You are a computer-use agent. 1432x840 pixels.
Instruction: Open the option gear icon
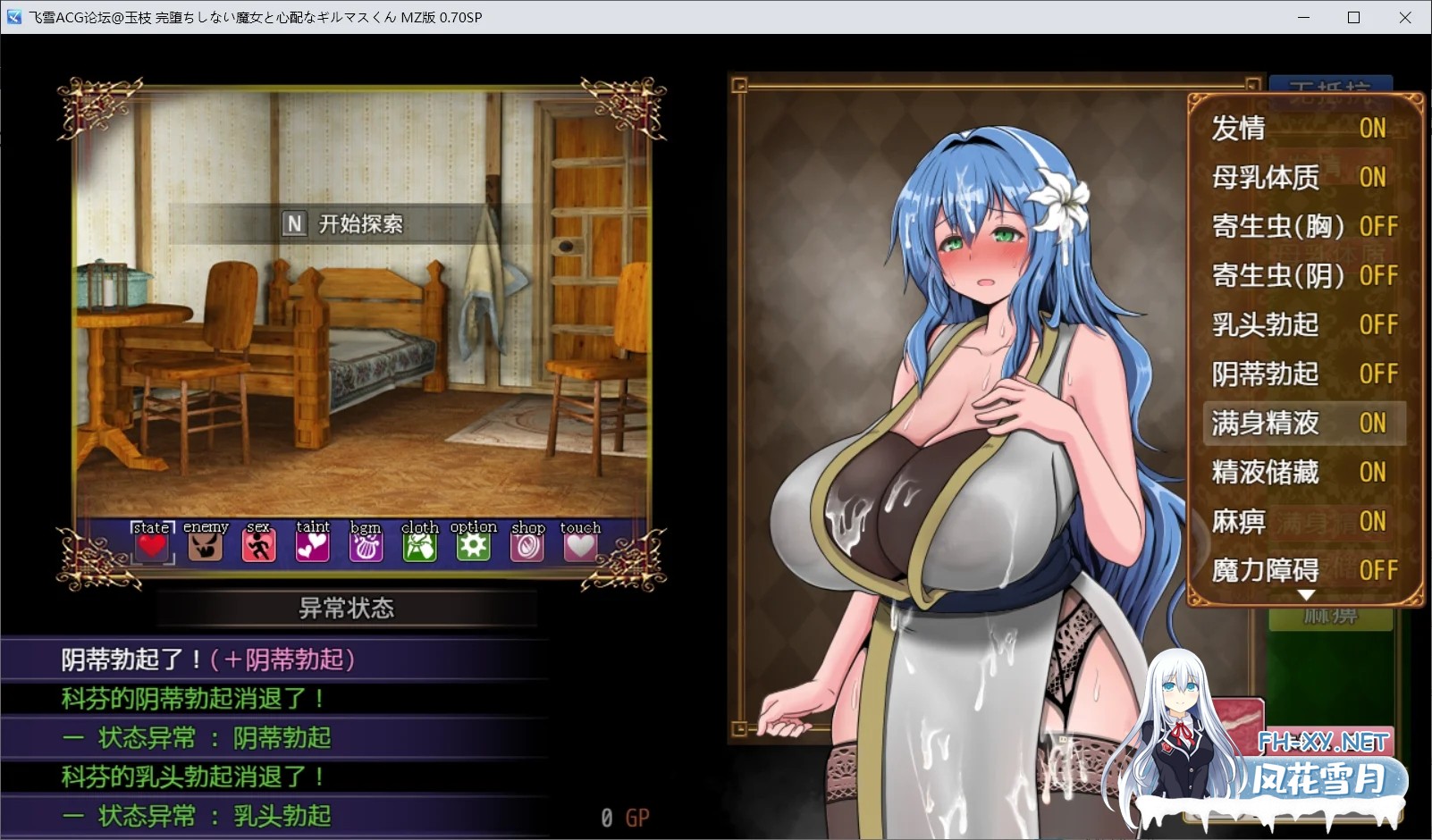(x=473, y=543)
